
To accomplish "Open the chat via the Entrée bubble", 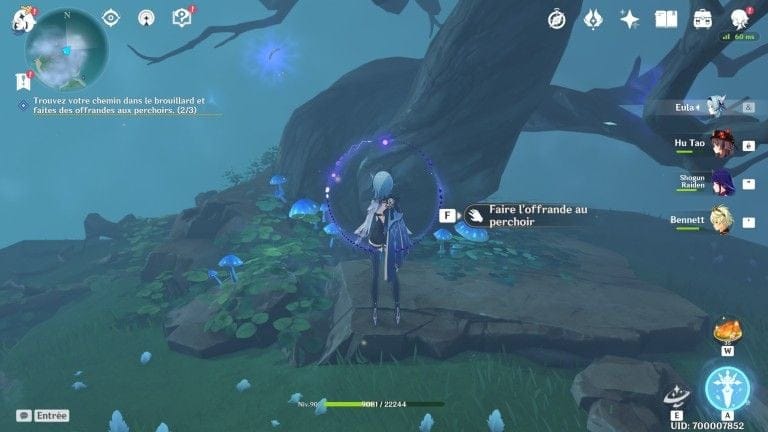I will click(42, 415).
